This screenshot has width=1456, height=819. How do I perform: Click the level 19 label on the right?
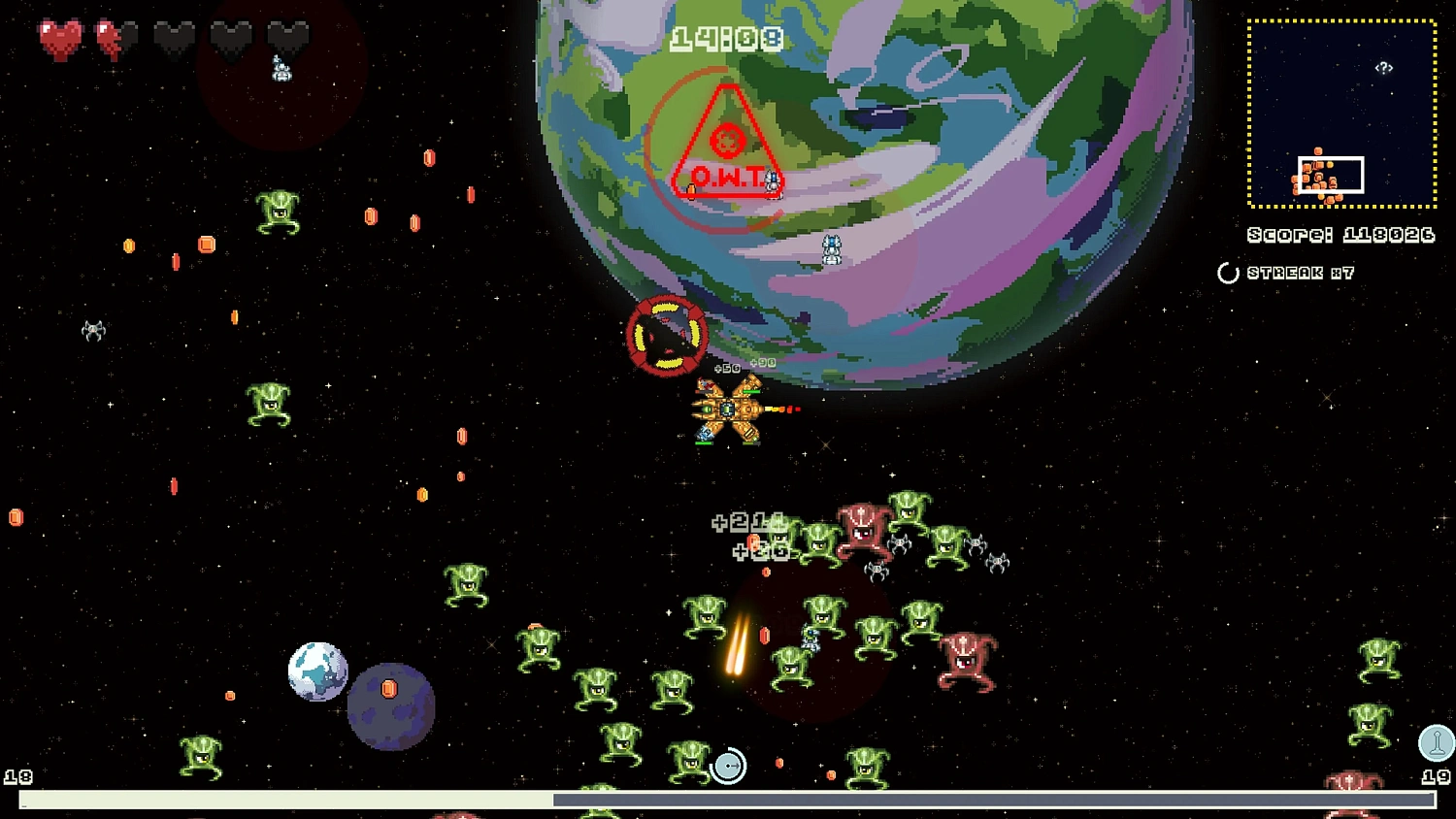click(1436, 776)
